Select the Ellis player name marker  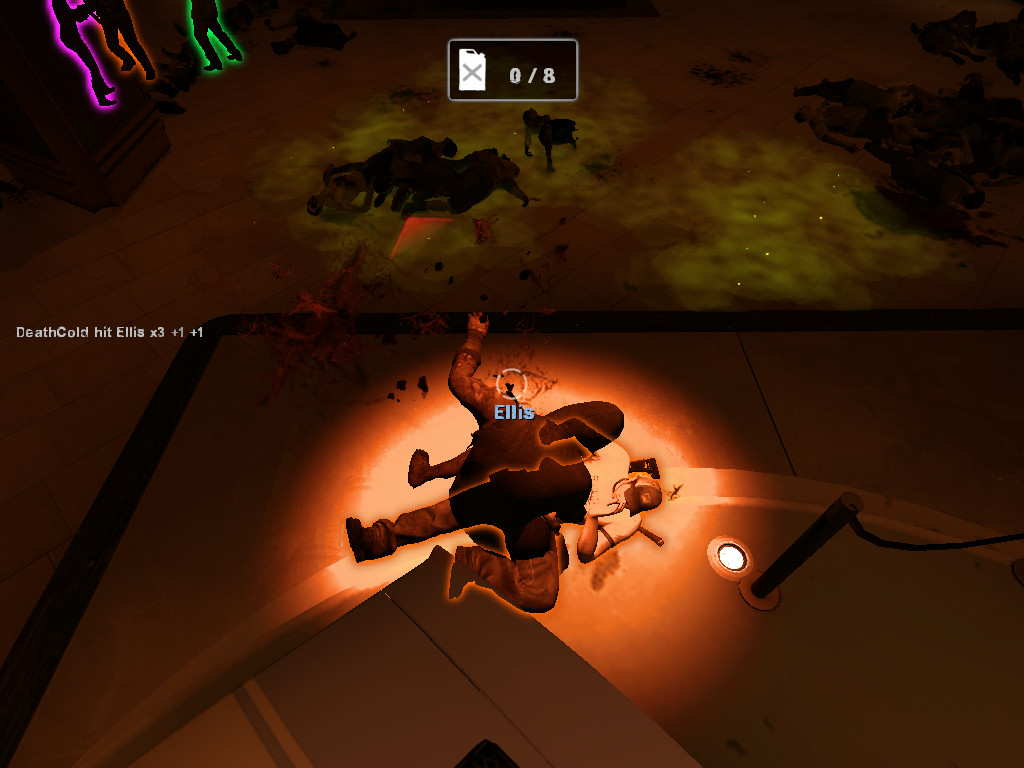pyautogui.click(x=514, y=412)
